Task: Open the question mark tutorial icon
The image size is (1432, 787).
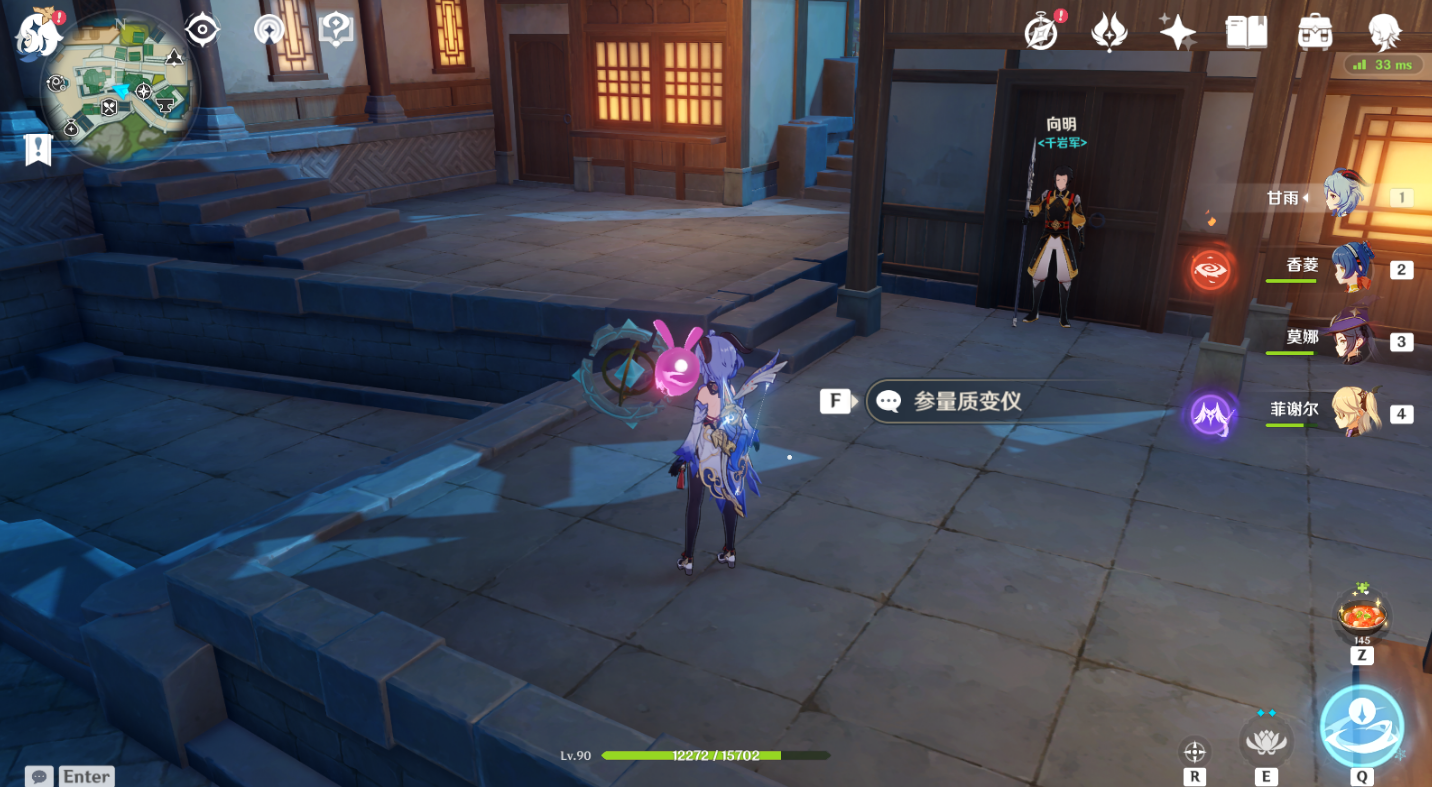Action: [x=336, y=30]
